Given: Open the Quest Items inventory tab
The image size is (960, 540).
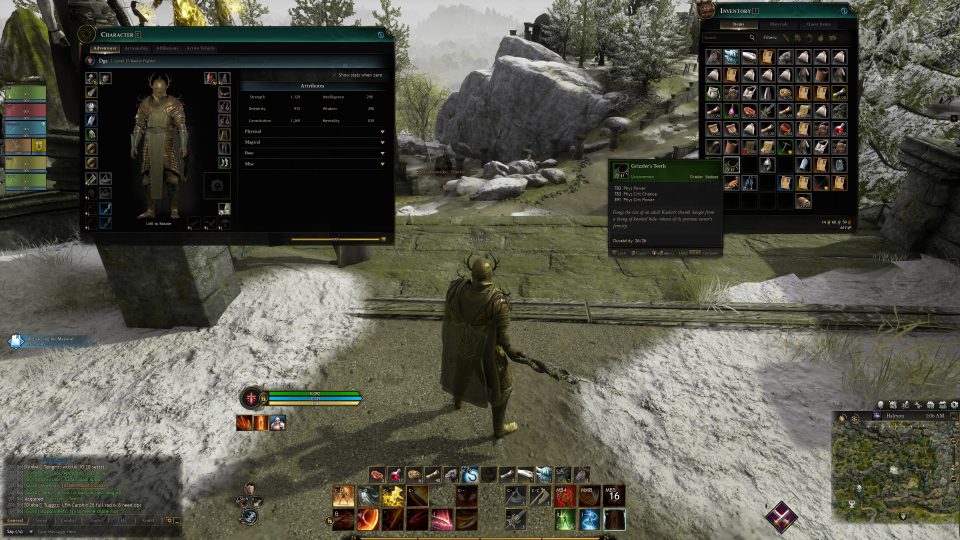Looking at the screenshot, I should tap(819, 24).
